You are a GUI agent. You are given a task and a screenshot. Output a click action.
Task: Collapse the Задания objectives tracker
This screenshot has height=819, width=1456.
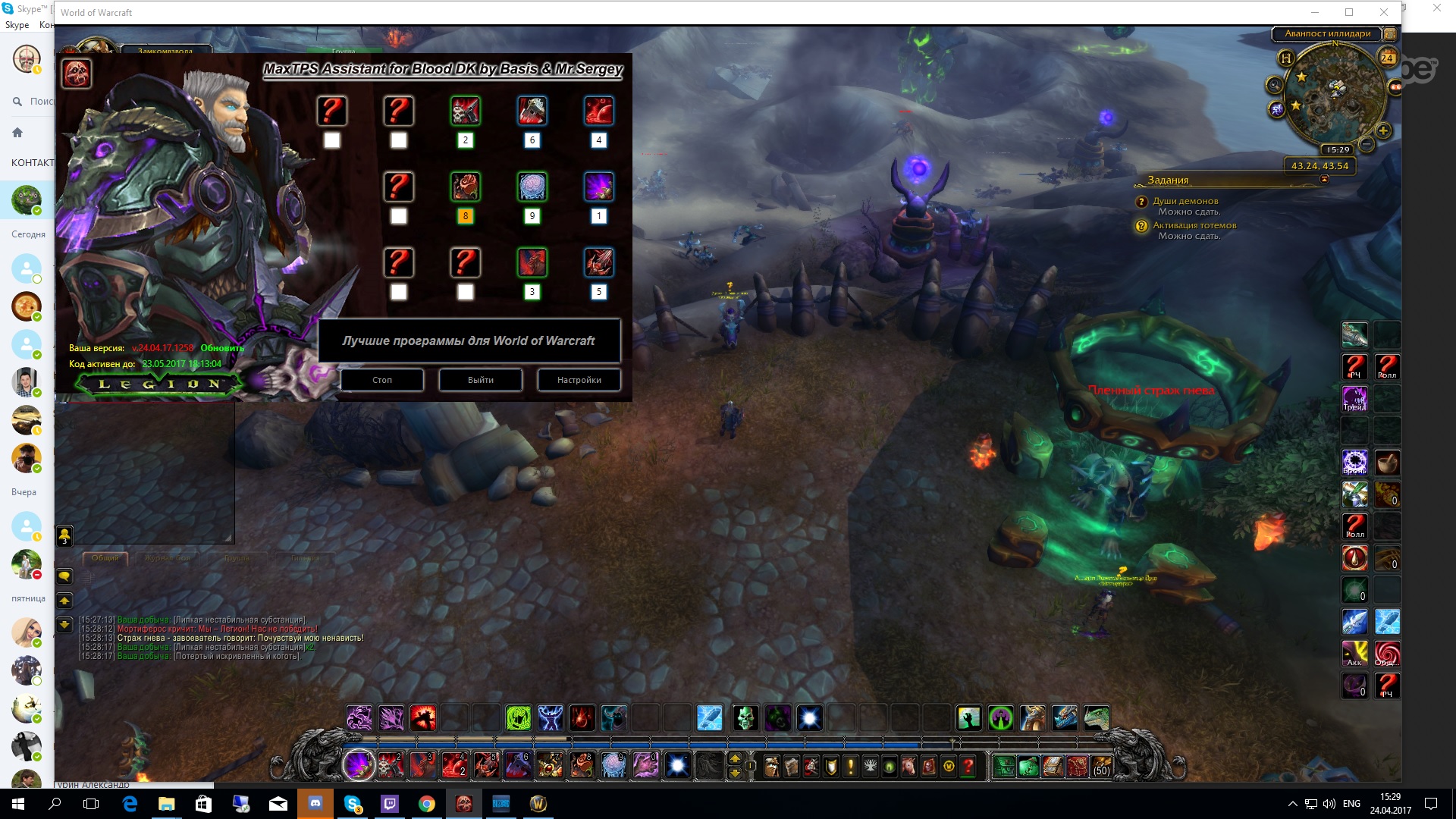(1324, 180)
